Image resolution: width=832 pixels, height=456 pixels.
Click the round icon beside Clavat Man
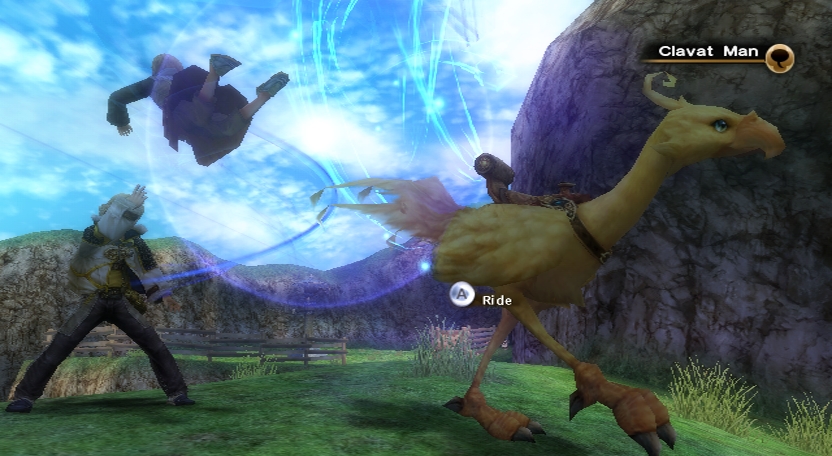pos(780,57)
